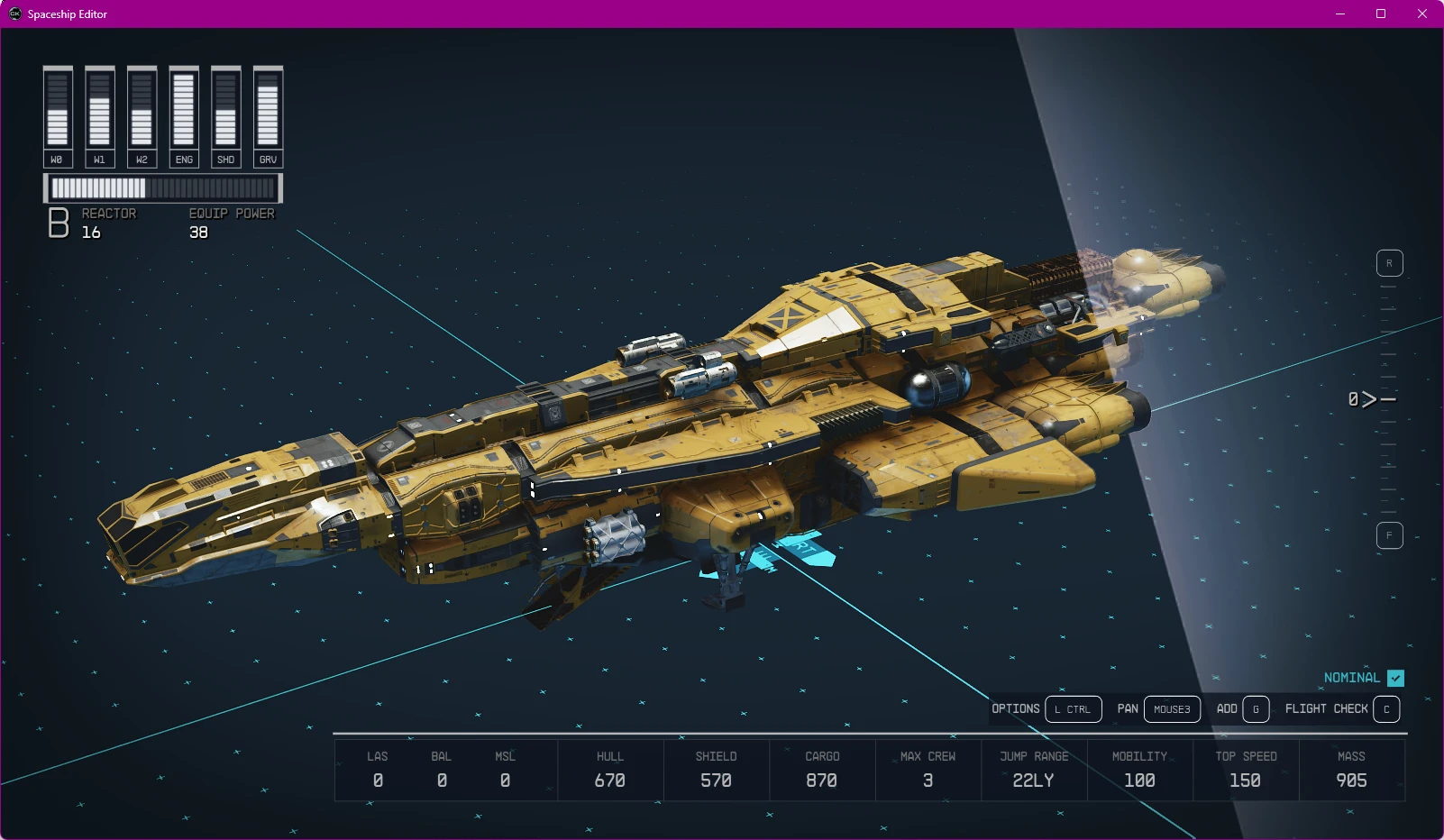1444x840 pixels.
Task: Choose the SHD shield power column
Action: (x=225, y=116)
